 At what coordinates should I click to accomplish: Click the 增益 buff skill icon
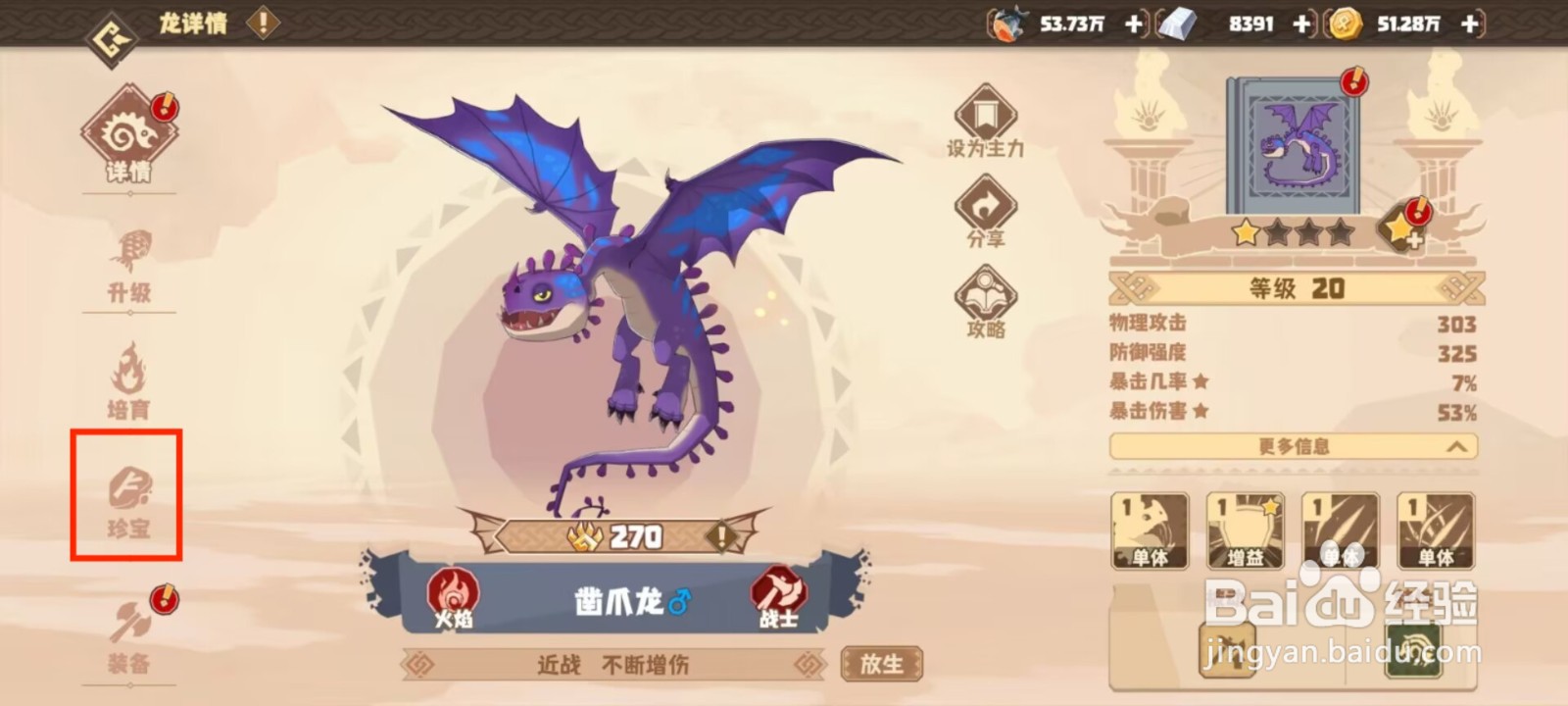[x=1244, y=529]
